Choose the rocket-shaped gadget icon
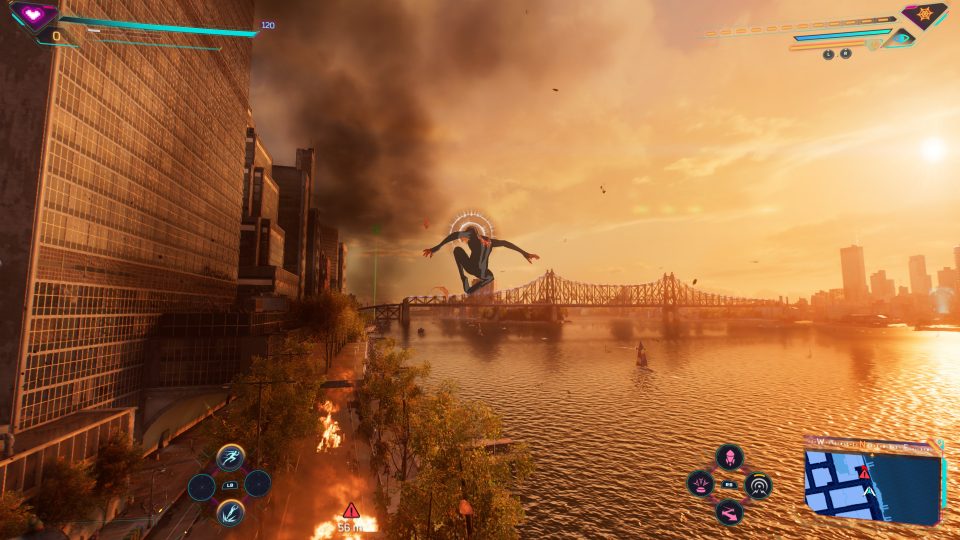 click(730, 457)
